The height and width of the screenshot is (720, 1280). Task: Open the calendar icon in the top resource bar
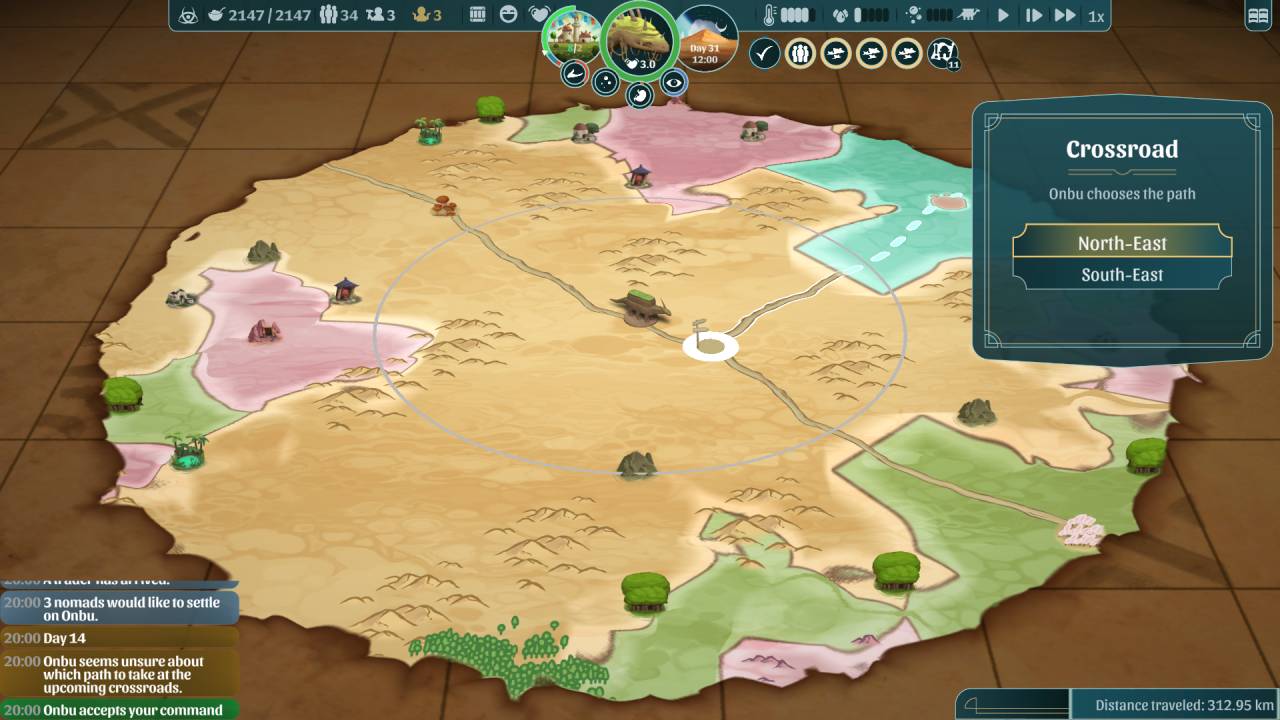pyautogui.click(x=477, y=14)
